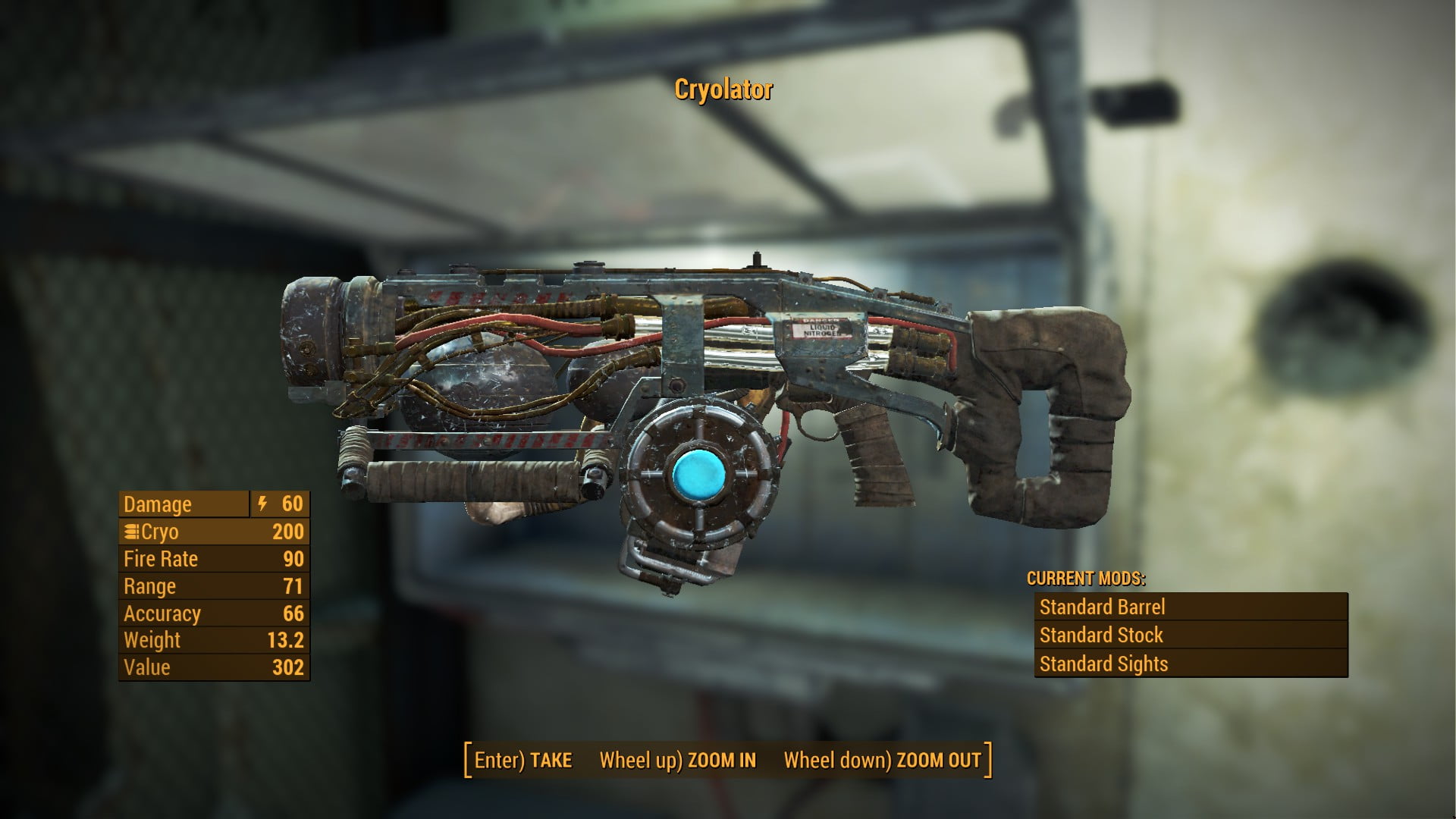Click the ZOOM OUT button
This screenshot has width=1456, height=819.
pyautogui.click(x=882, y=760)
